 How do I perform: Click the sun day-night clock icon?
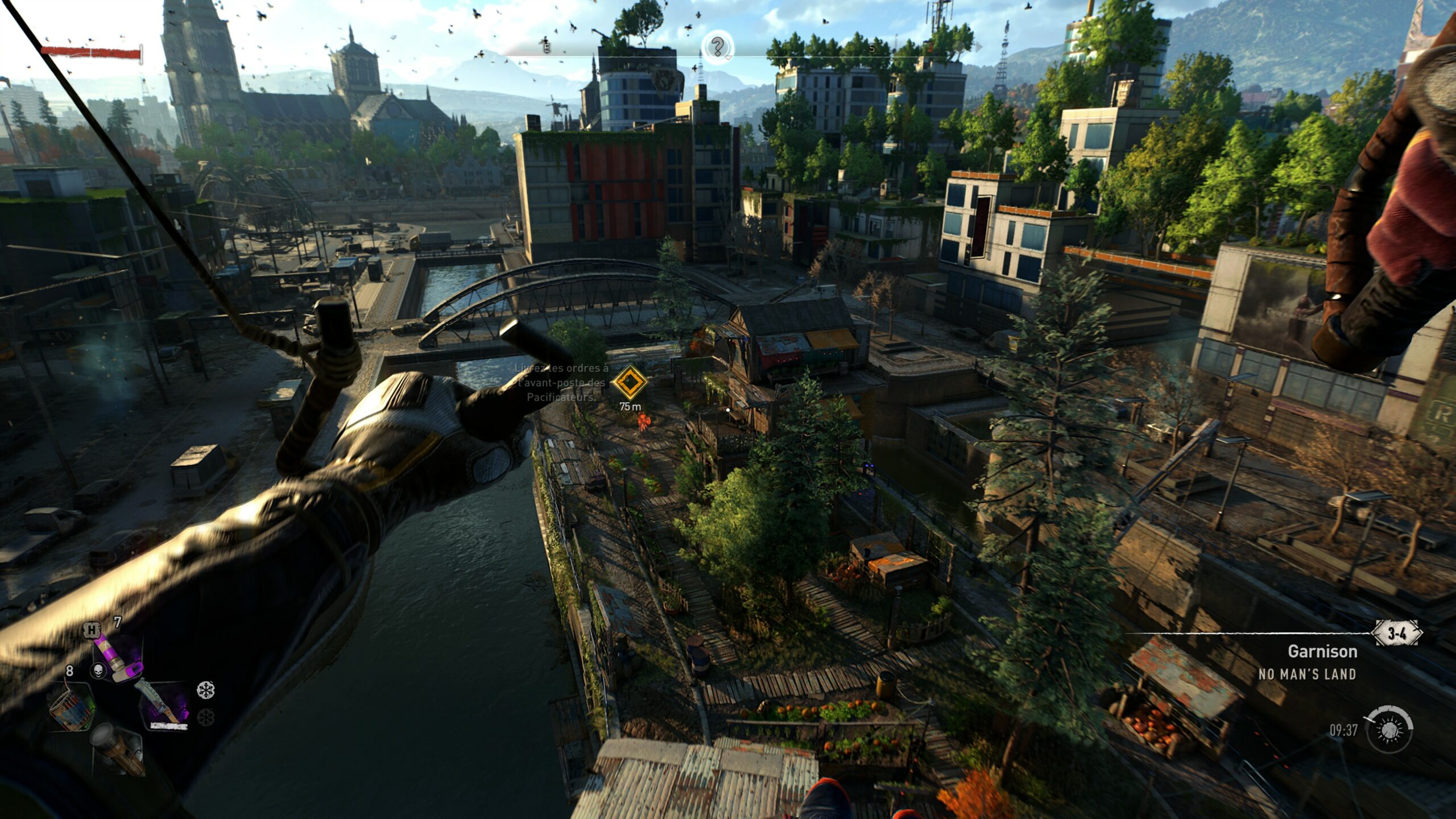(1389, 729)
